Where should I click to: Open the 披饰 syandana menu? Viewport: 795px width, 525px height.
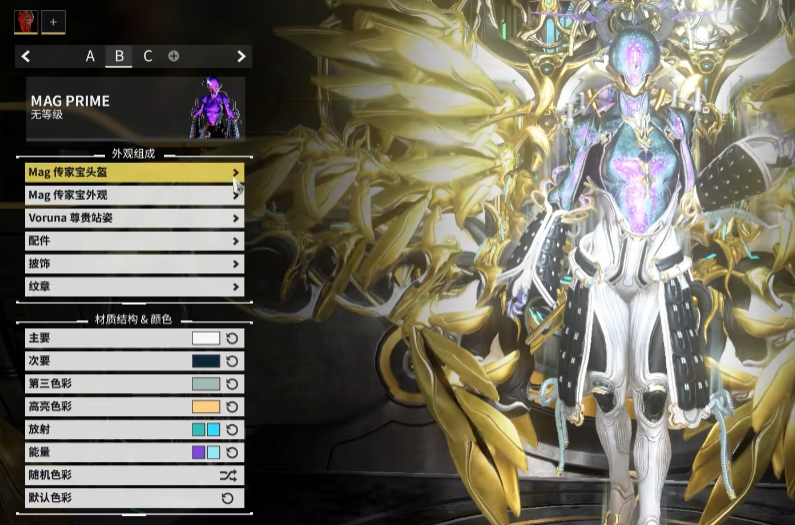click(134, 264)
